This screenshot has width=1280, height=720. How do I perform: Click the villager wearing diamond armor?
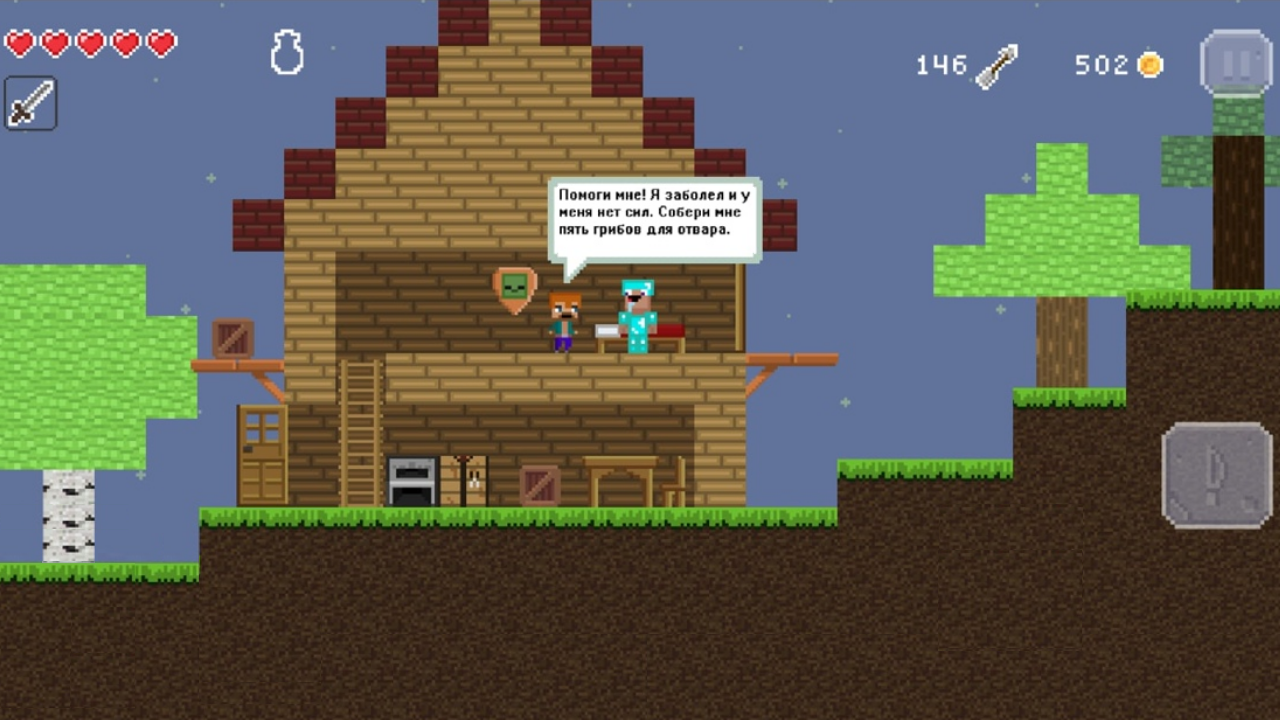click(x=638, y=315)
